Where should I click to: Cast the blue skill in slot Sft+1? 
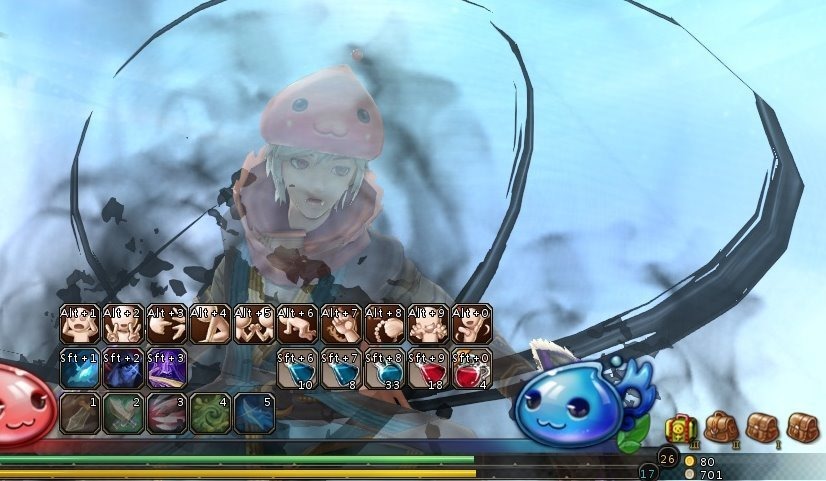[80, 369]
